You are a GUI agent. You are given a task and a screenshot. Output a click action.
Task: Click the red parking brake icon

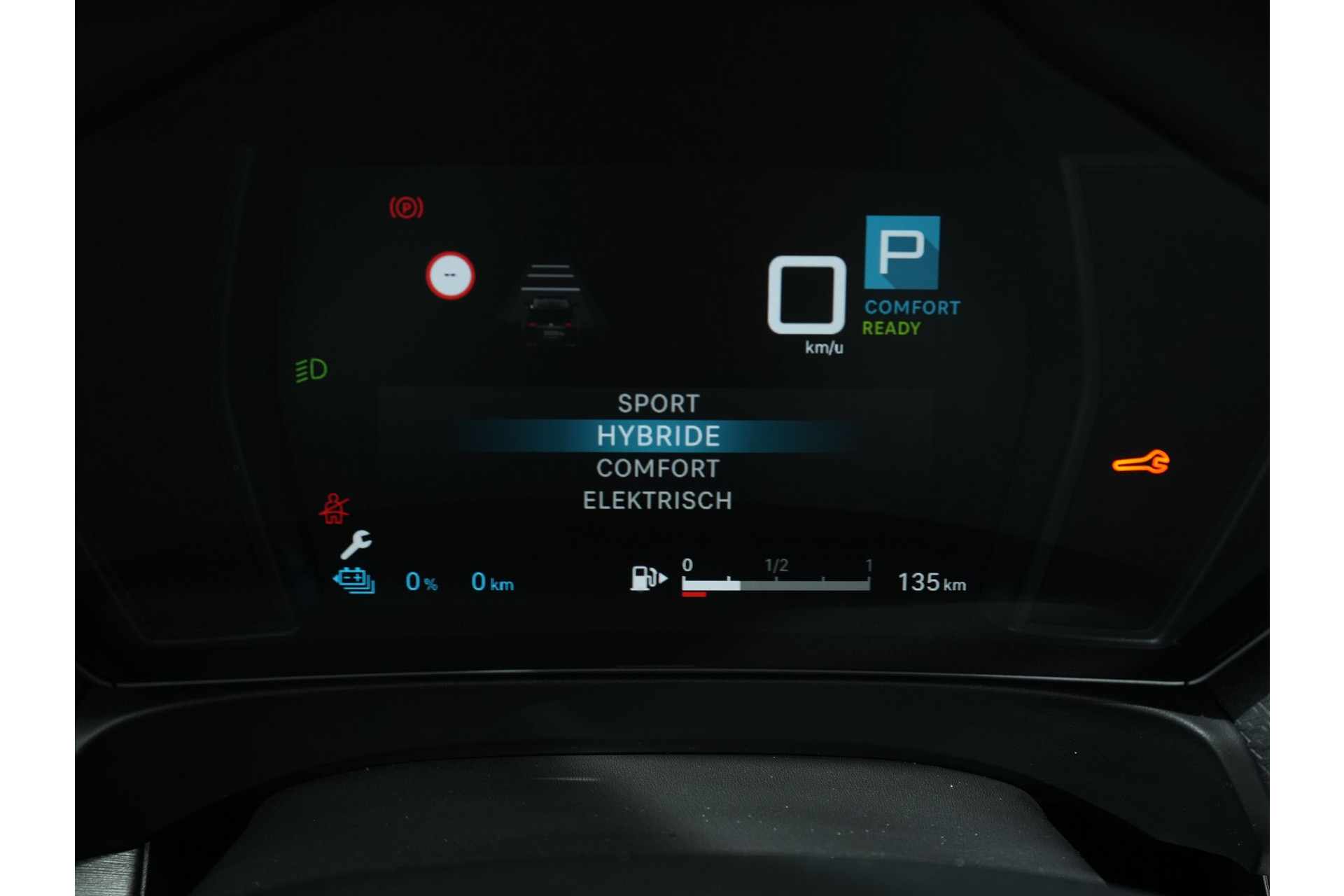[x=406, y=208]
